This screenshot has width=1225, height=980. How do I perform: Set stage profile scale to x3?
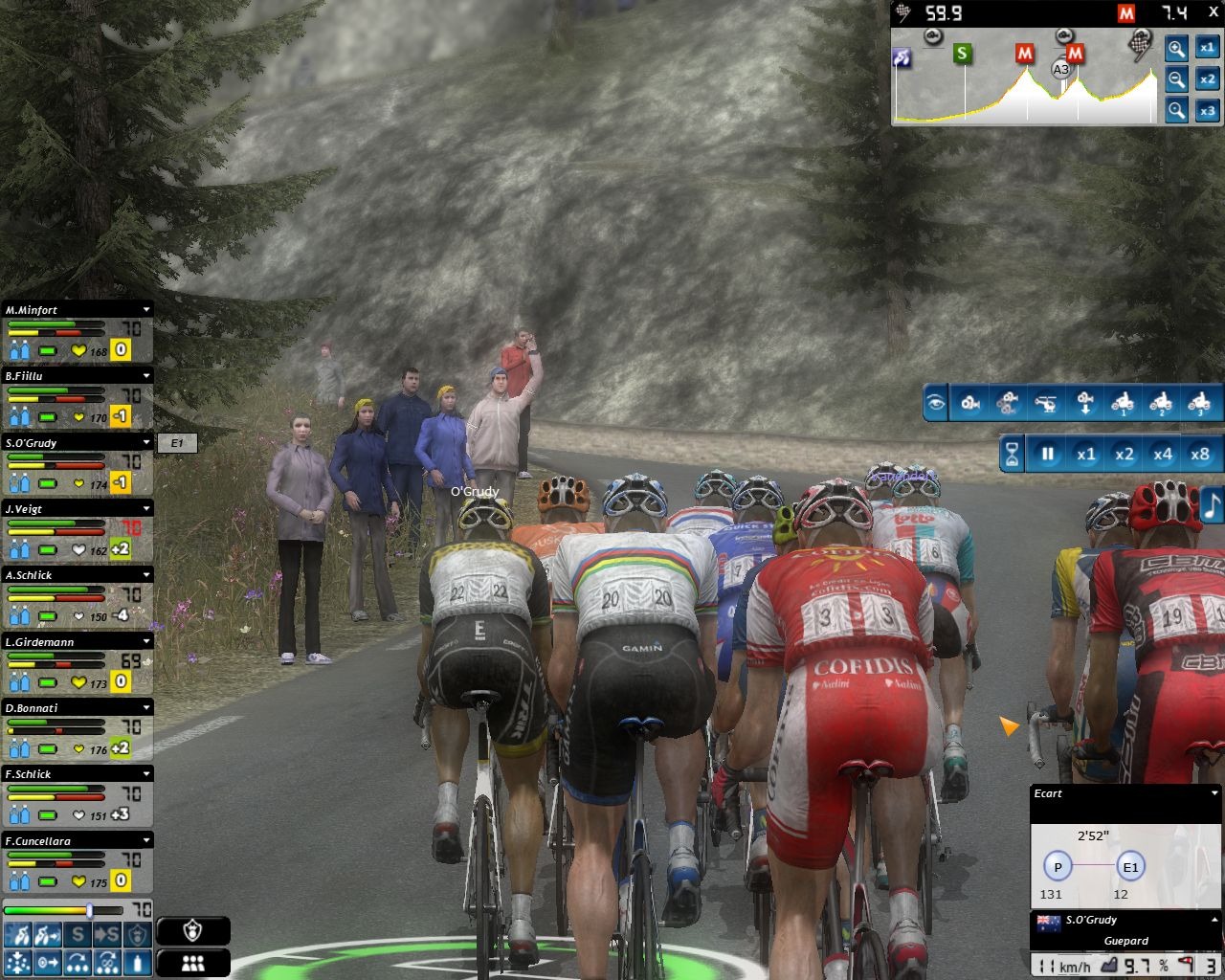(x=1208, y=111)
